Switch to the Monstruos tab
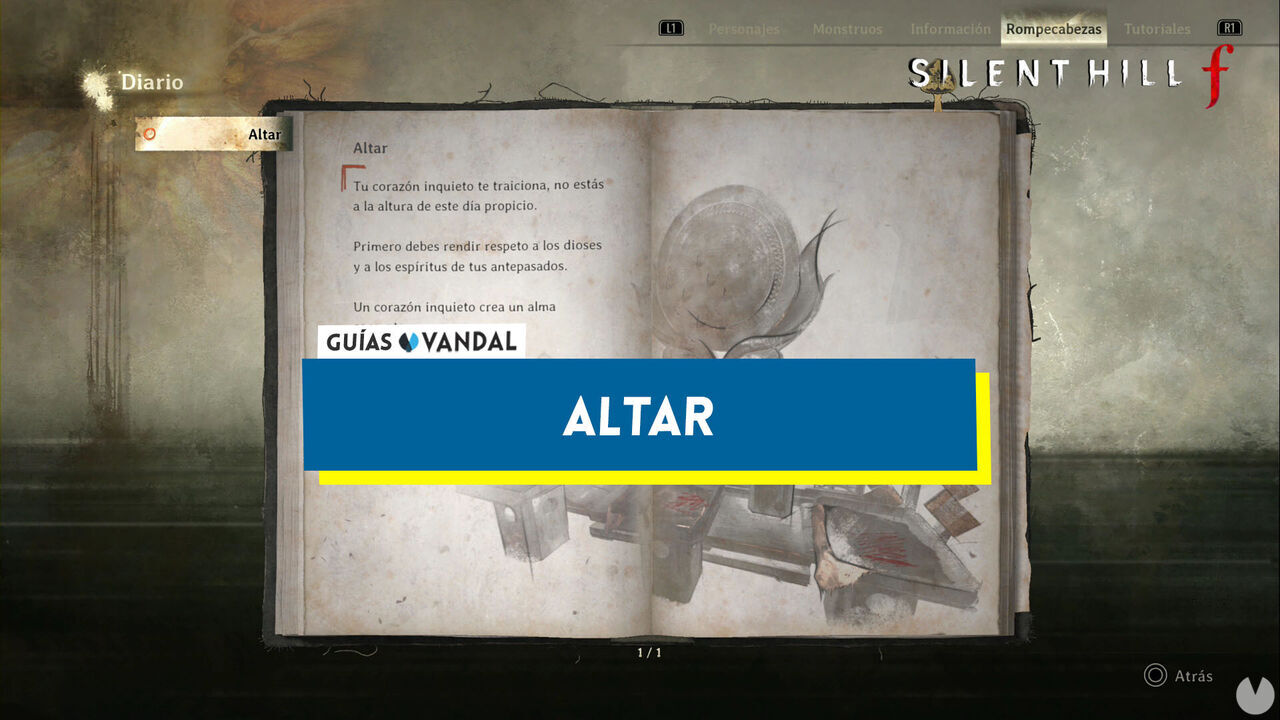The image size is (1280, 720). pos(846,29)
